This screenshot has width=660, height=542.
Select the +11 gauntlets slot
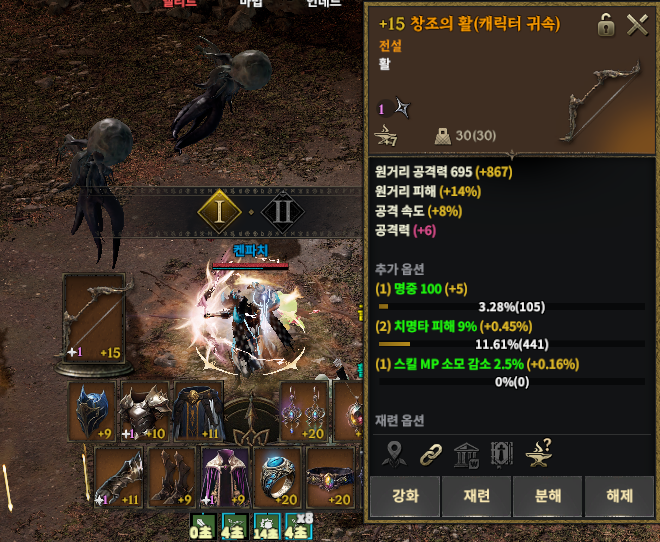pos(120,477)
